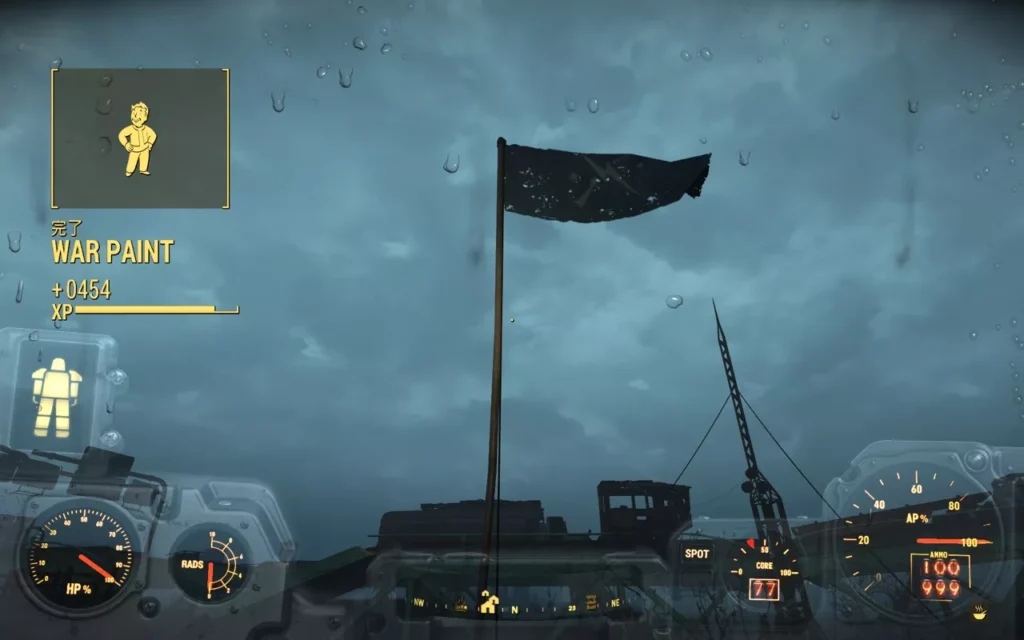This screenshot has height=640, width=1024.
Task: Select the power armor condition icon
Action: pos(56,397)
